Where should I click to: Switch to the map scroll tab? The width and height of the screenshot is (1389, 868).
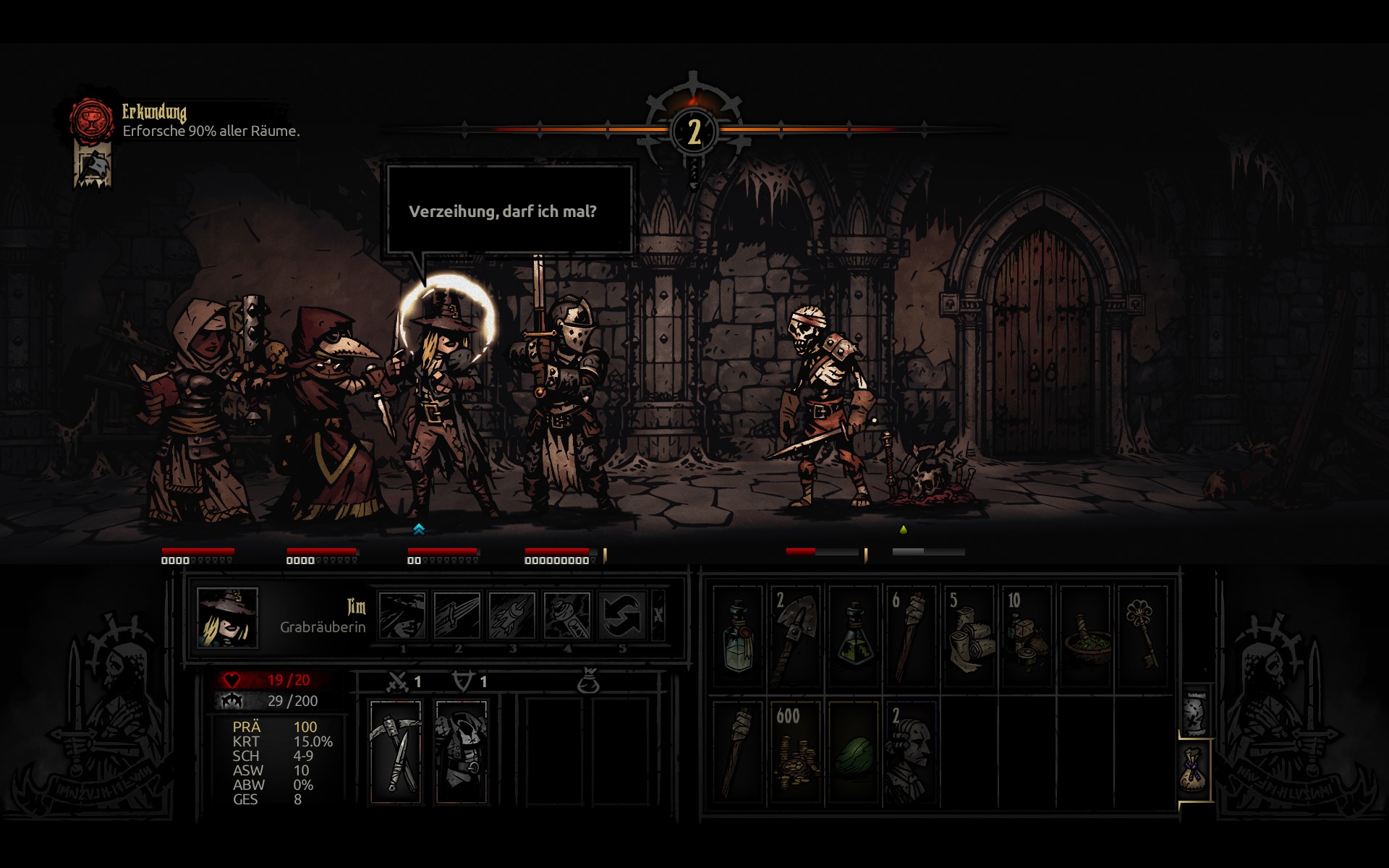[1194, 712]
